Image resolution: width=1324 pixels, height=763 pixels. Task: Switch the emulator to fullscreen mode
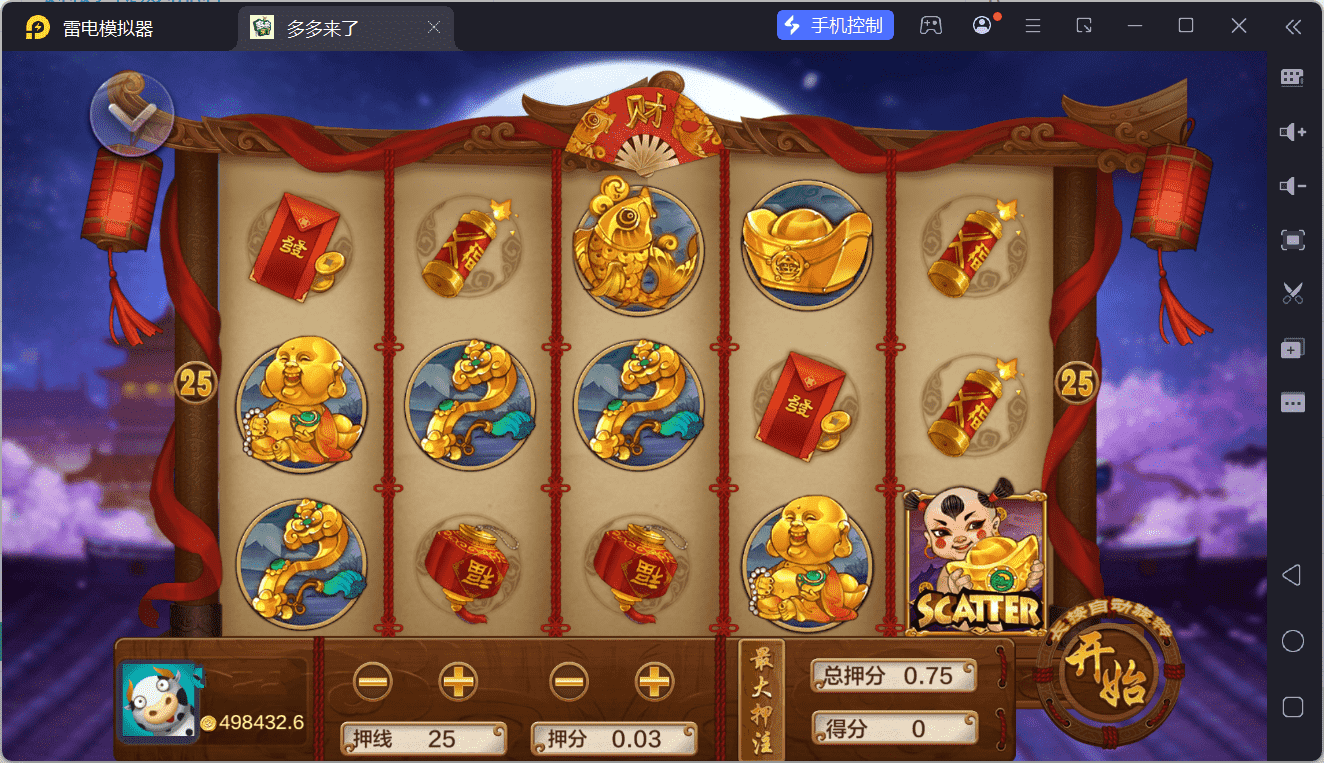[1293, 240]
